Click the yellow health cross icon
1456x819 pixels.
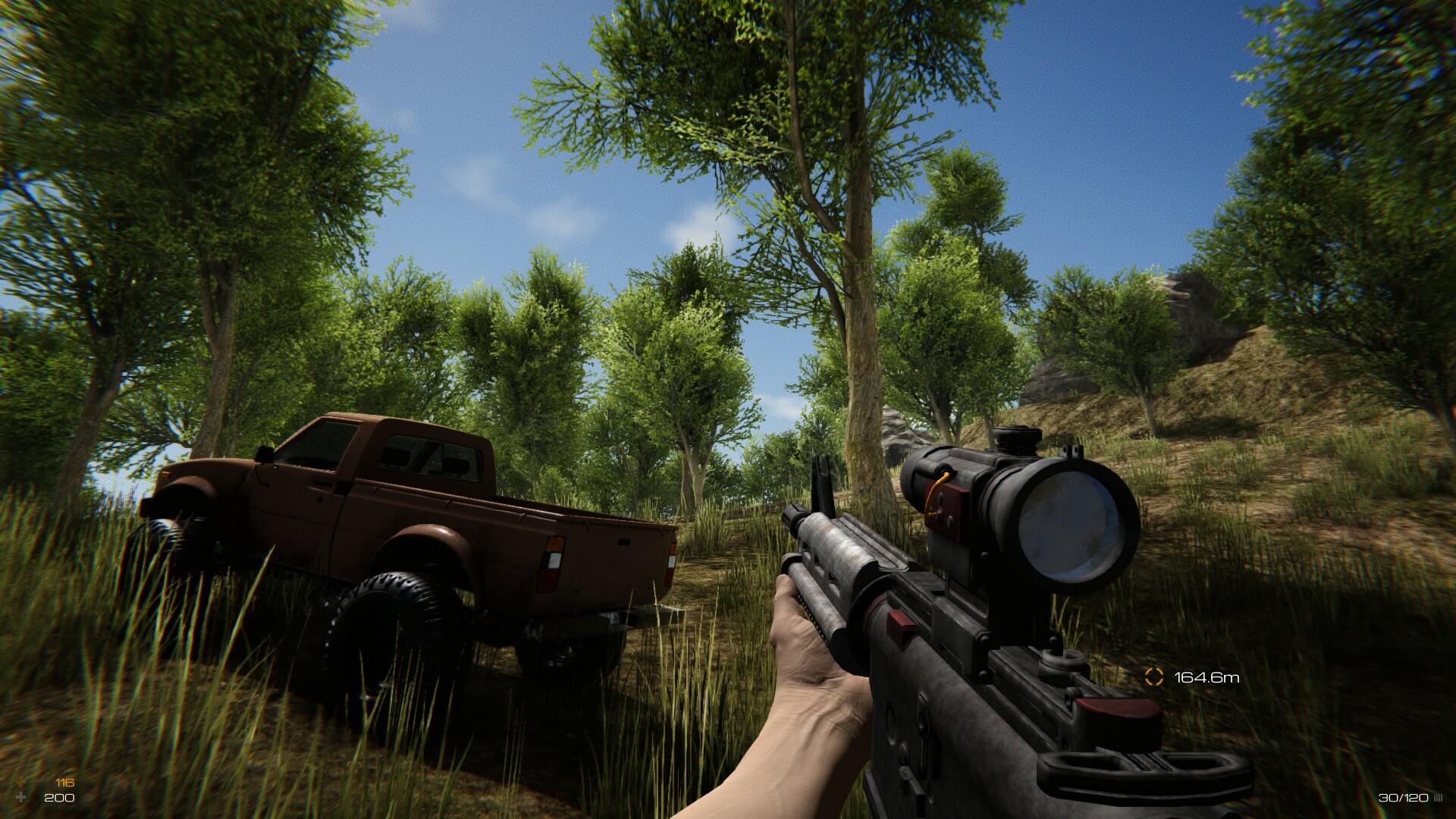click(x=22, y=783)
